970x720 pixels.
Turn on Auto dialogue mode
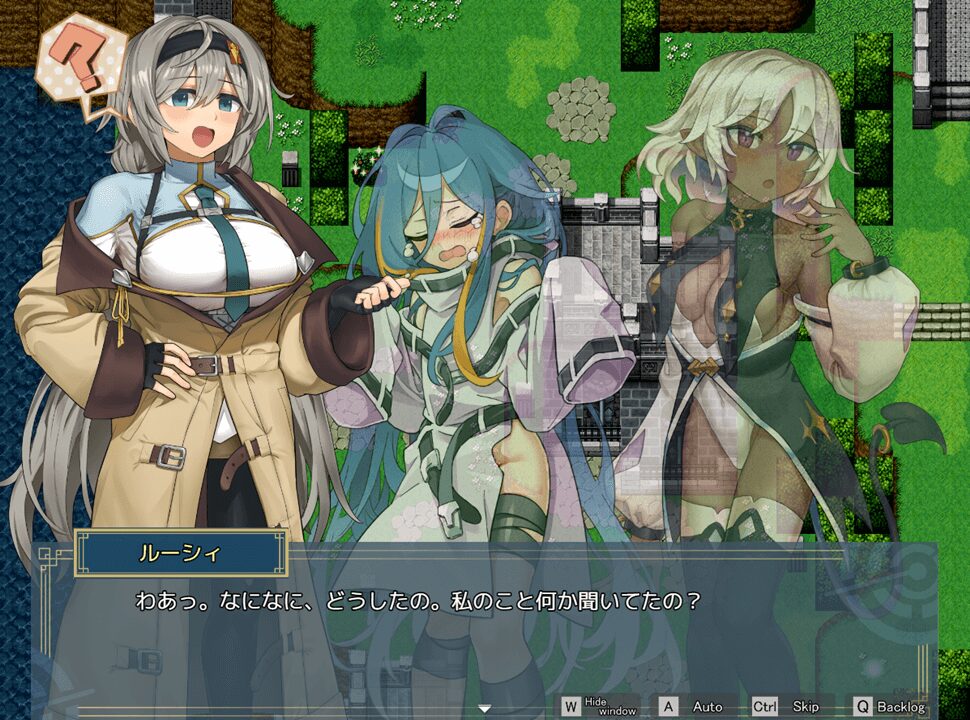coord(694,706)
